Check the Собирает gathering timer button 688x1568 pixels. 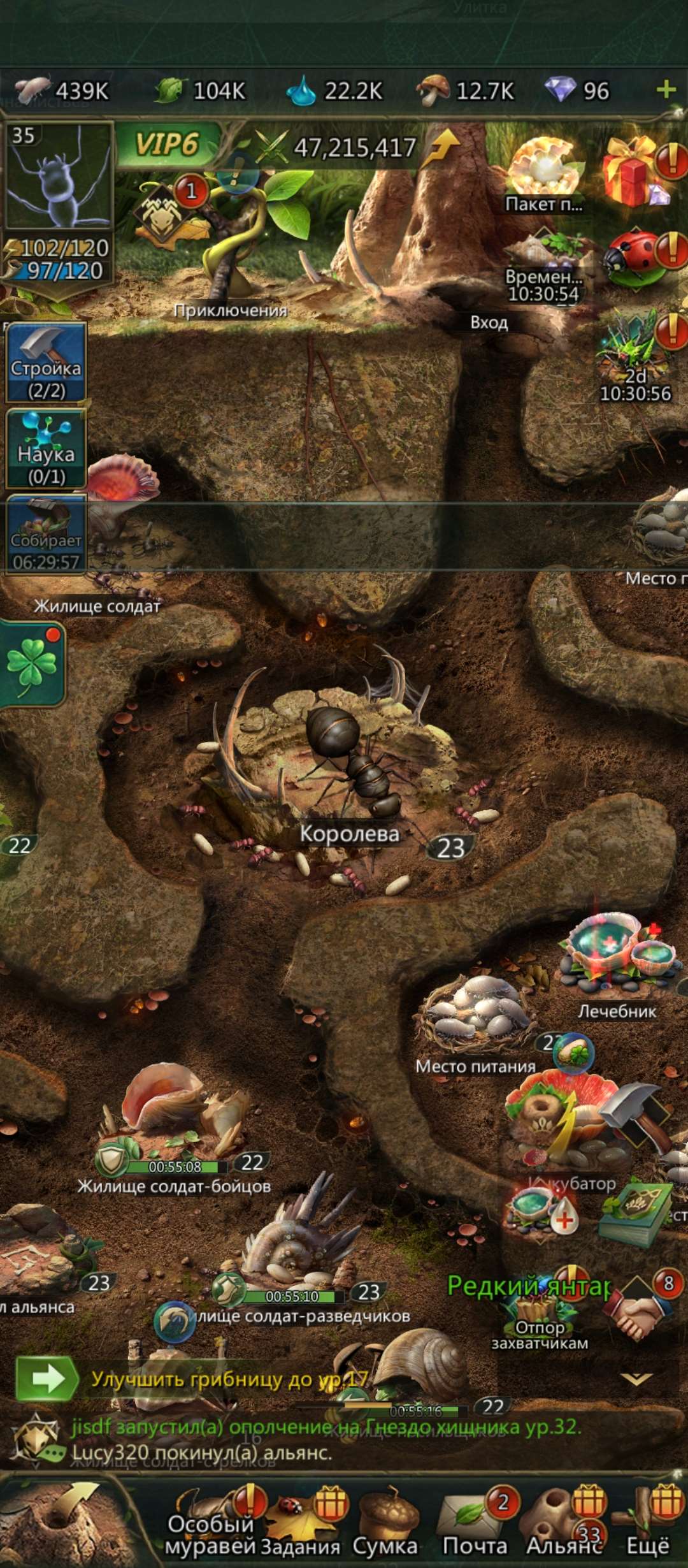click(x=46, y=535)
